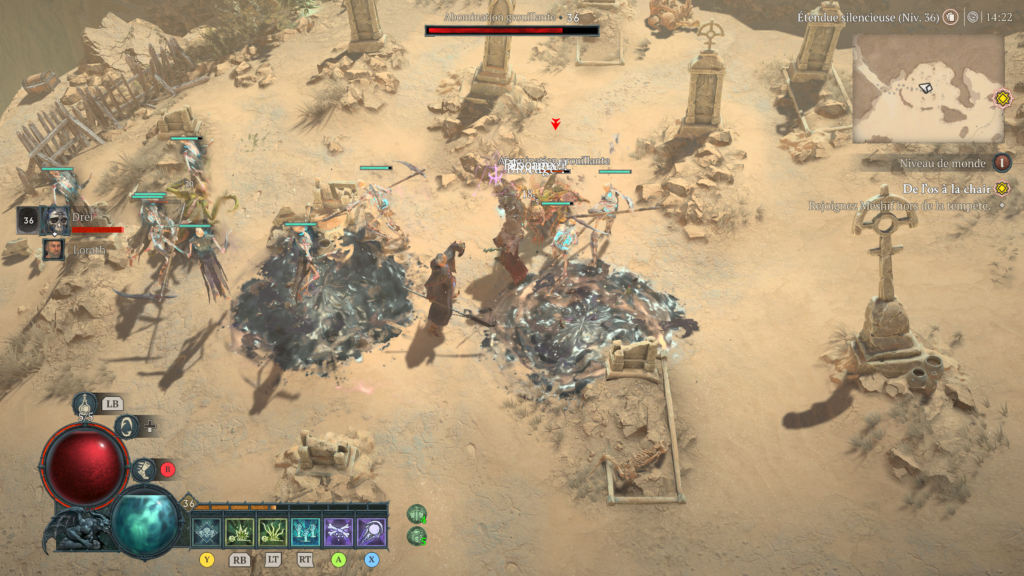
Task: Click the yellow quest marker on the minimap edge
Action: [x=1001, y=98]
